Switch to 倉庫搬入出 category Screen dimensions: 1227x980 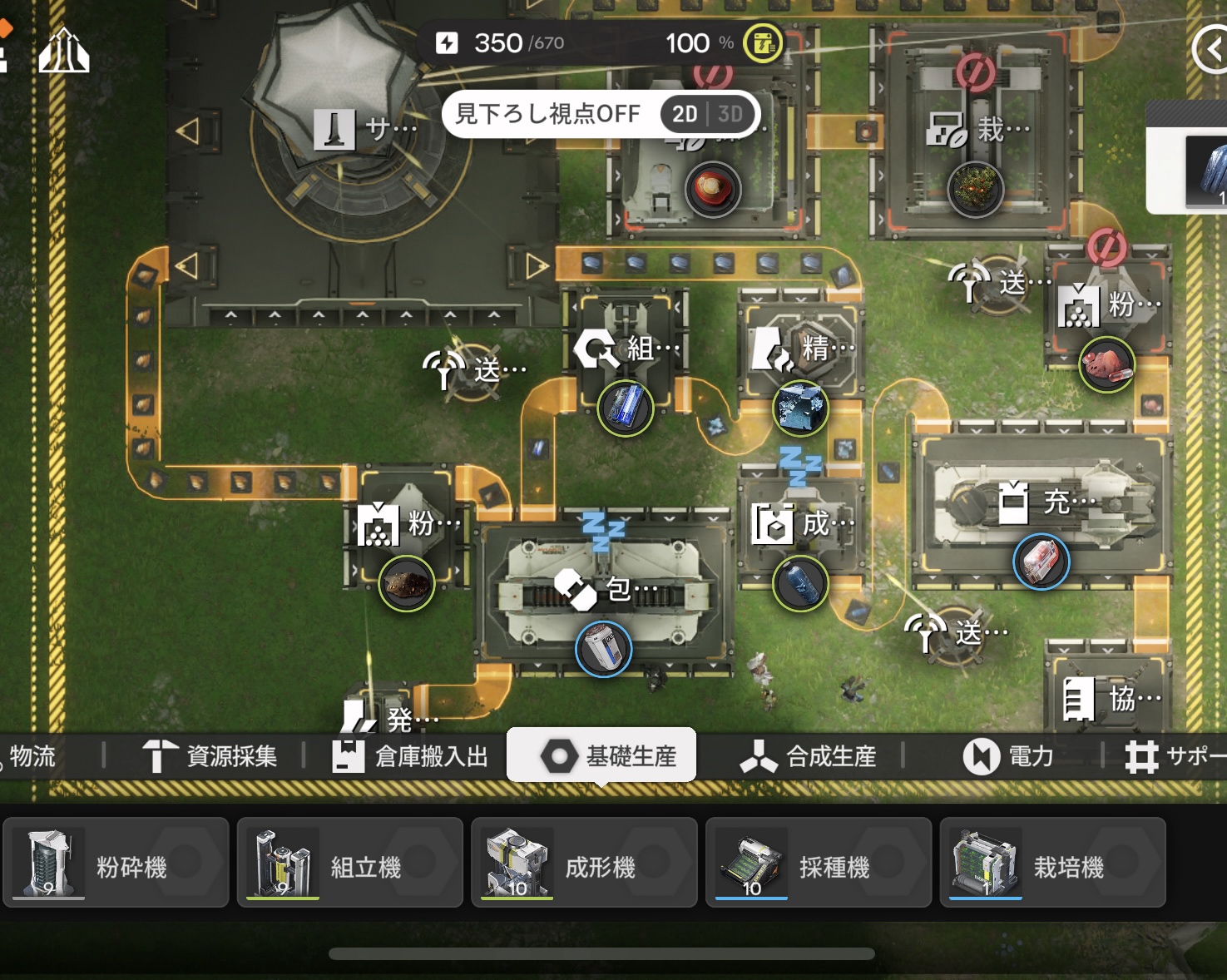[411, 756]
